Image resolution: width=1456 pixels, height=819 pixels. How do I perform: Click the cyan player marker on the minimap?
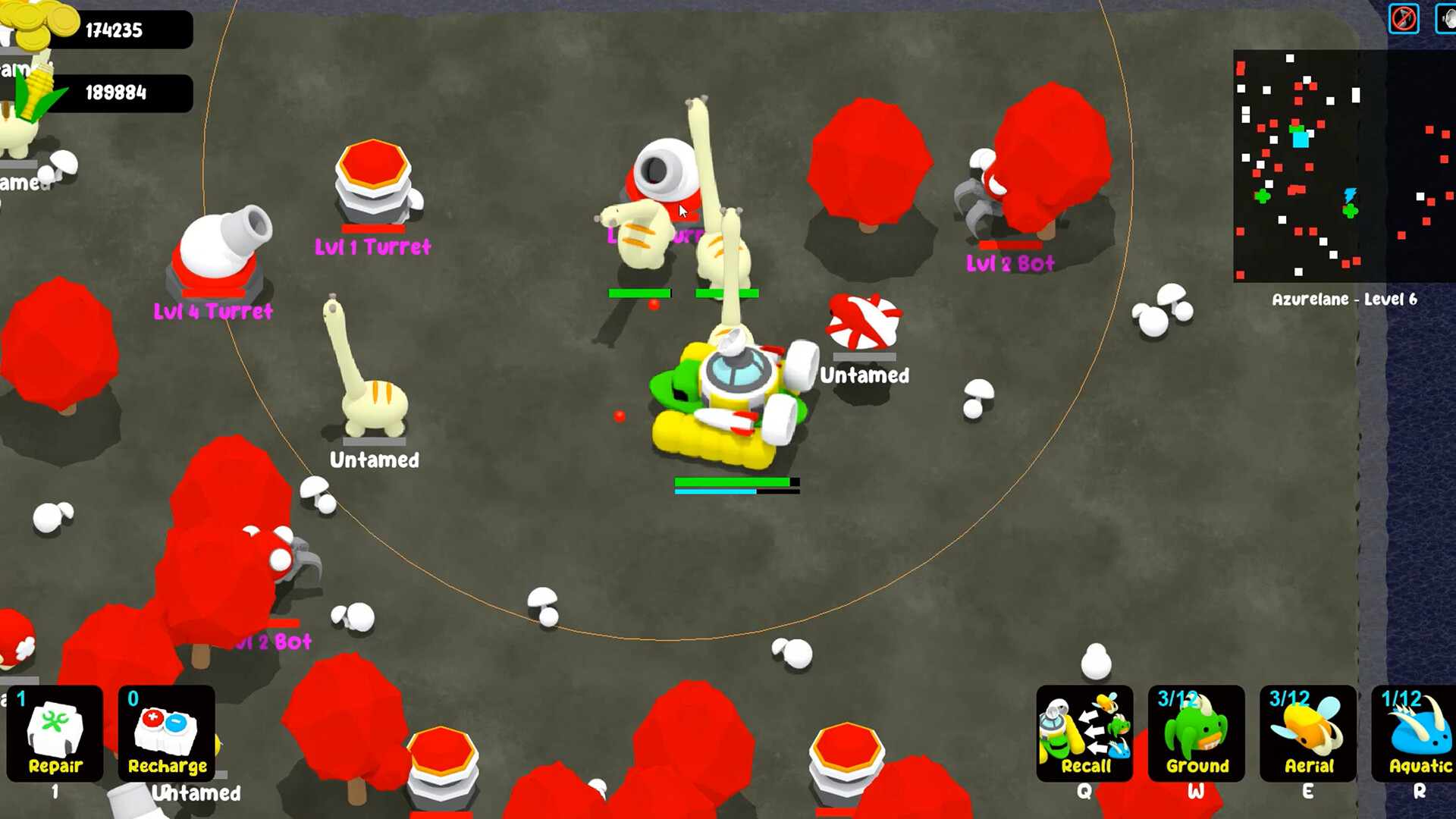pos(1301,138)
